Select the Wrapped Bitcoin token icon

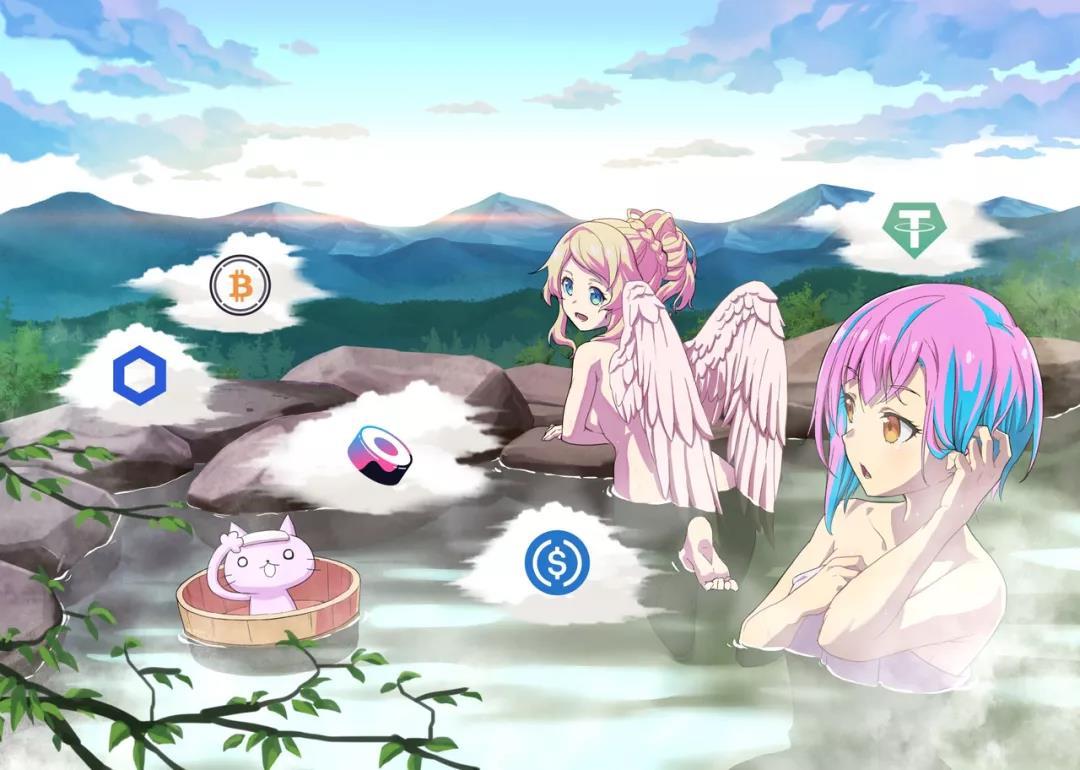click(x=240, y=285)
